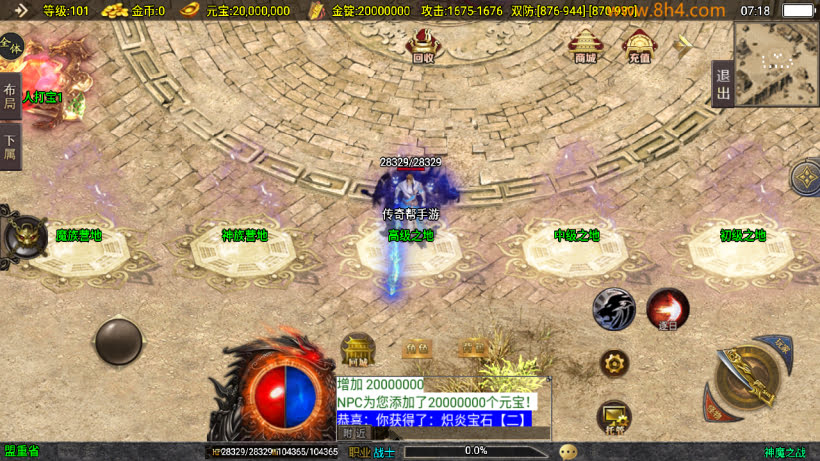The height and width of the screenshot is (461, 820).
Task: Open the chat emoji speech bubble
Action: (568, 451)
